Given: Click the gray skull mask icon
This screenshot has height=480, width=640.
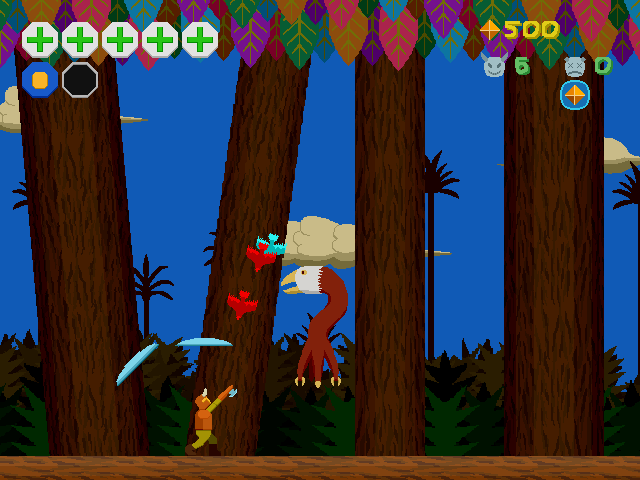Looking at the screenshot, I should (574, 66).
